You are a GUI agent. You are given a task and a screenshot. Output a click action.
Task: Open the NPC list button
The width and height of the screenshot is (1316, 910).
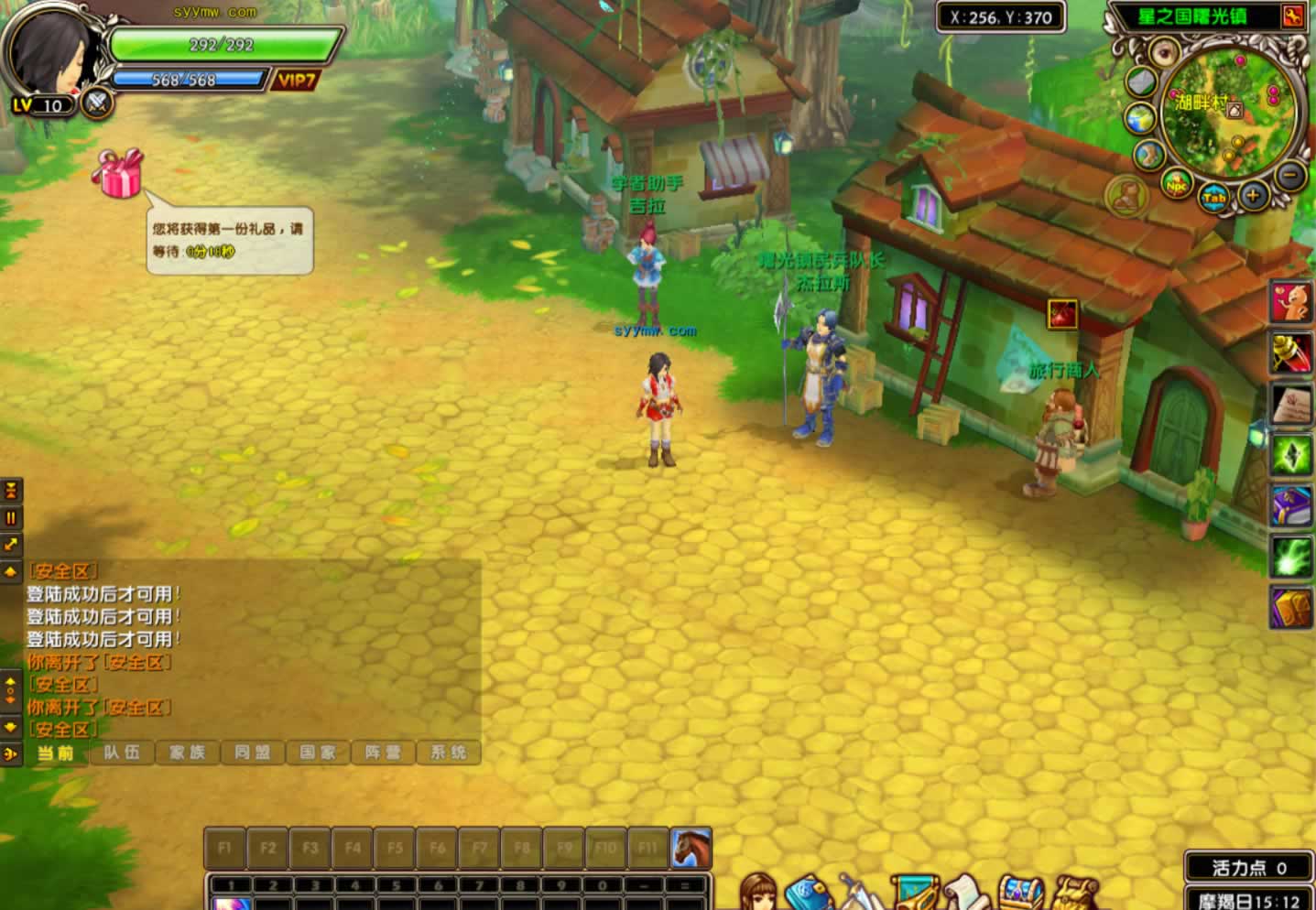coord(1177,185)
